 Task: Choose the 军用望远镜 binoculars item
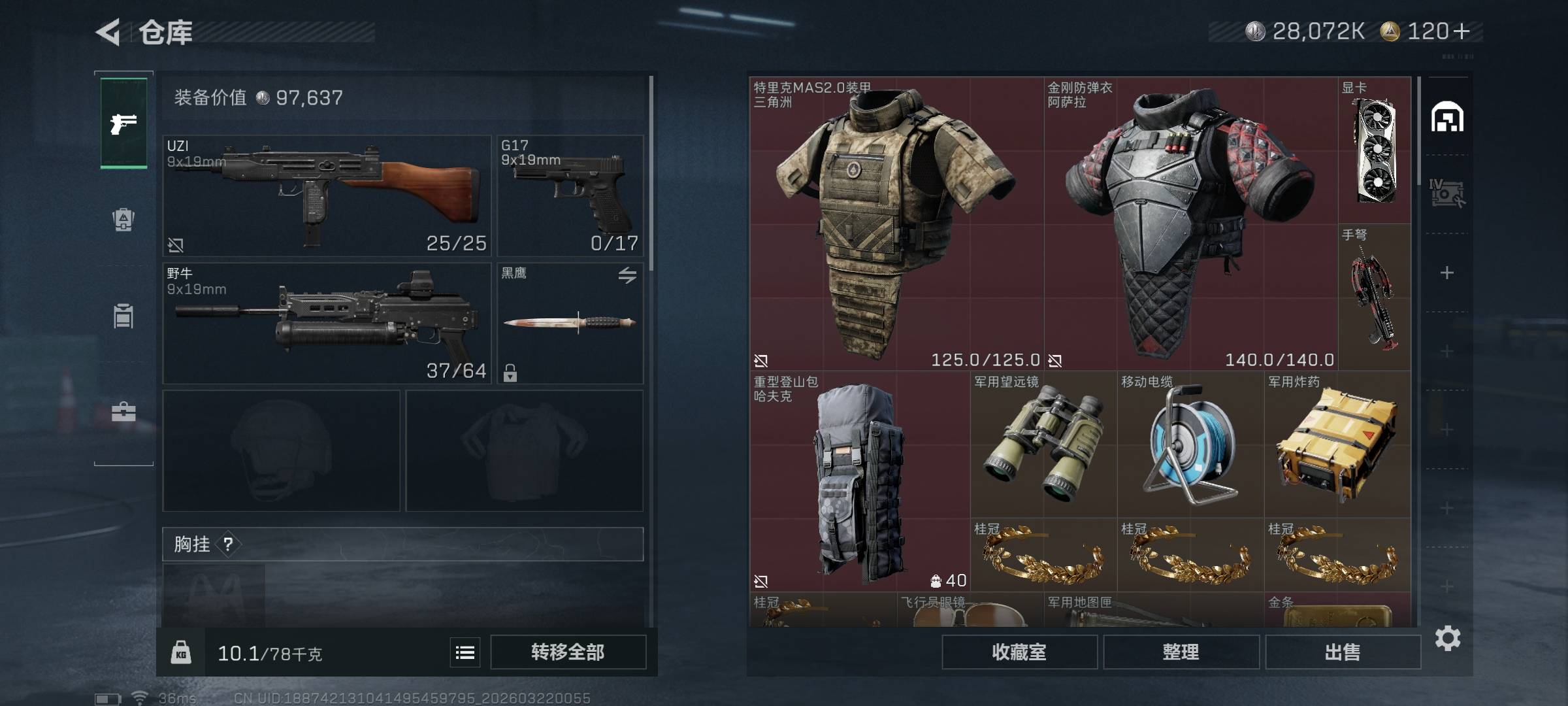[x=1043, y=445]
